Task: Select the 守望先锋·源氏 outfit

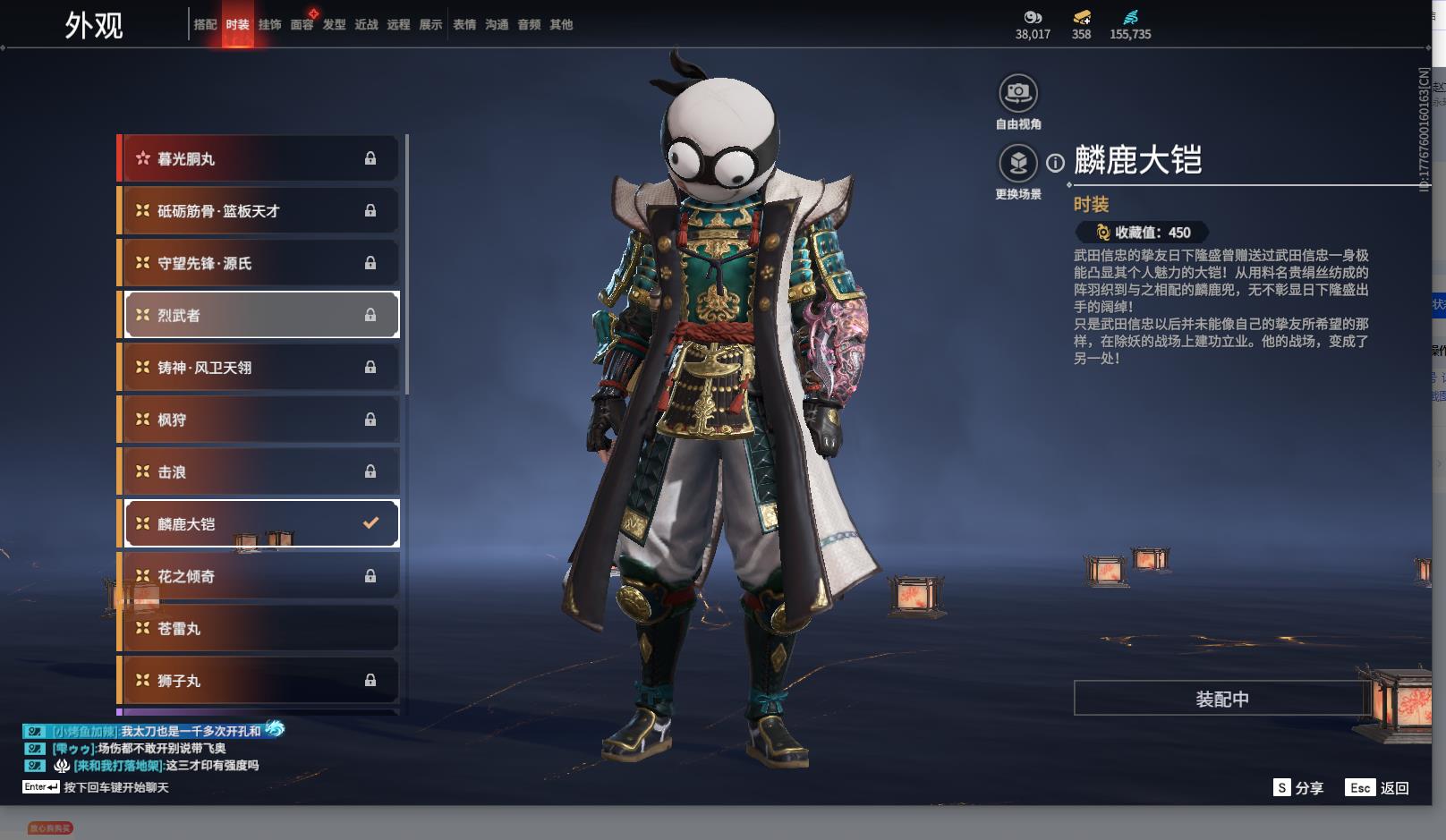Action: tap(259, 263)
